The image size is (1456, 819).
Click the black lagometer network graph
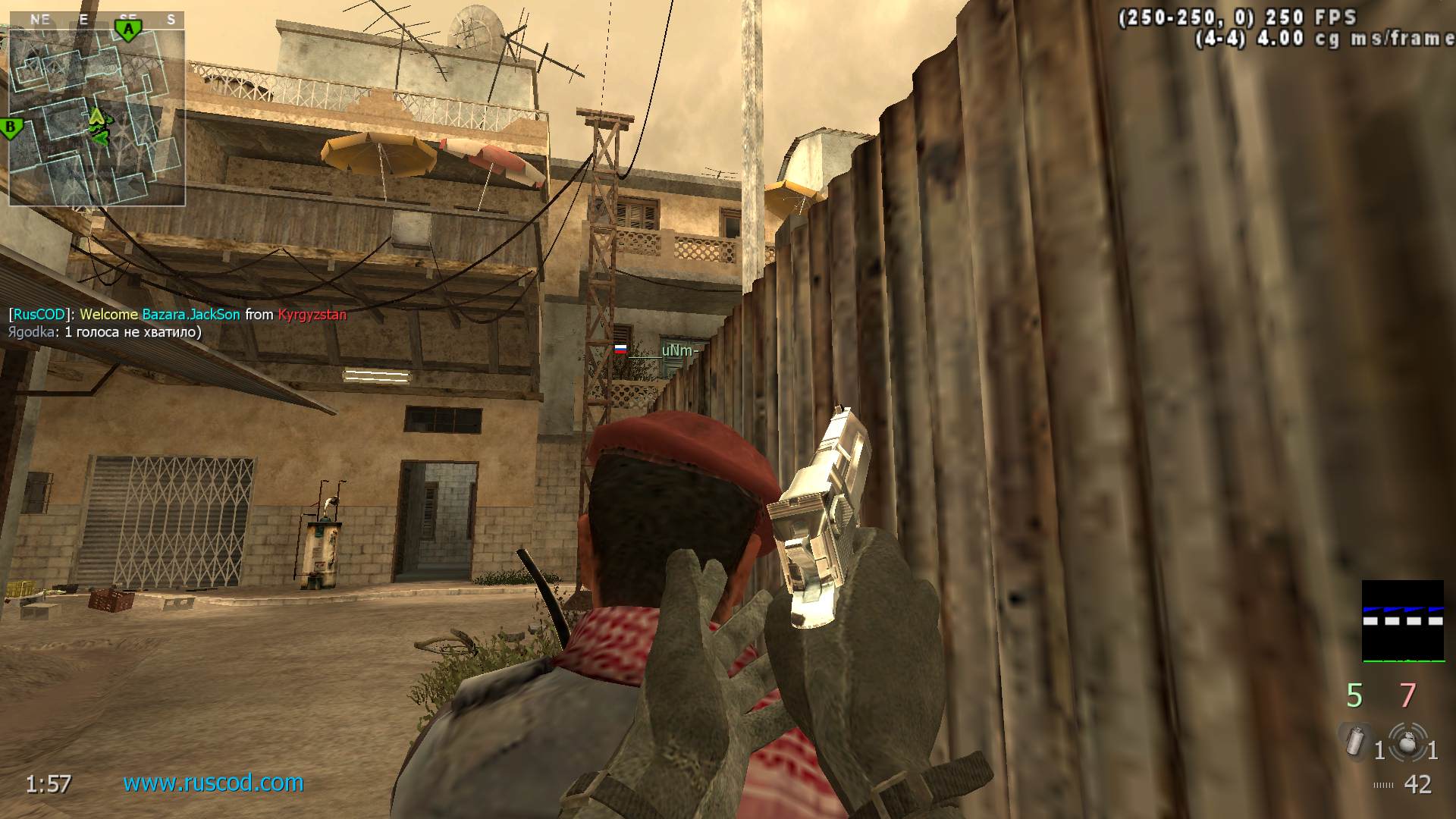(1403, 621)
